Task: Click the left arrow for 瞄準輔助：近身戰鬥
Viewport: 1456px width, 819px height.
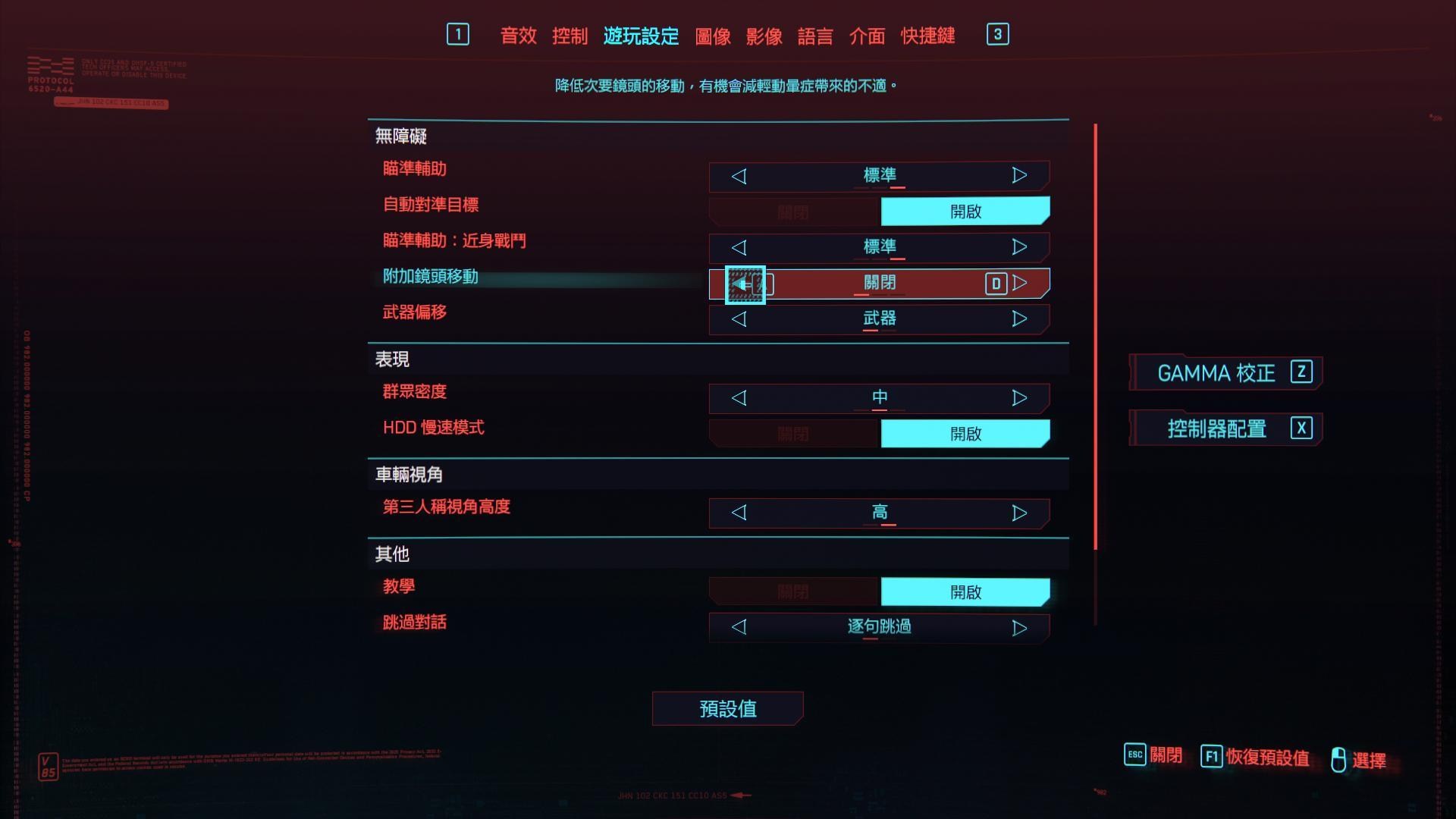Action: coord(739,247)
